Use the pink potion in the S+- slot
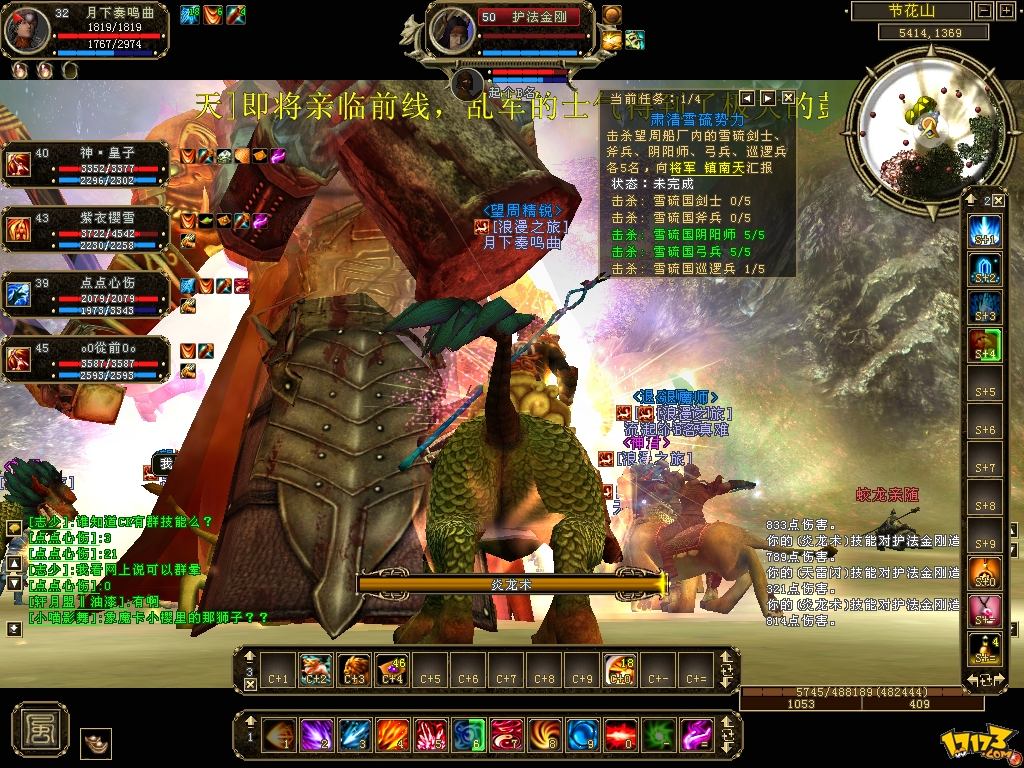This screenshot has height=768, width=1024. point(985,609)
